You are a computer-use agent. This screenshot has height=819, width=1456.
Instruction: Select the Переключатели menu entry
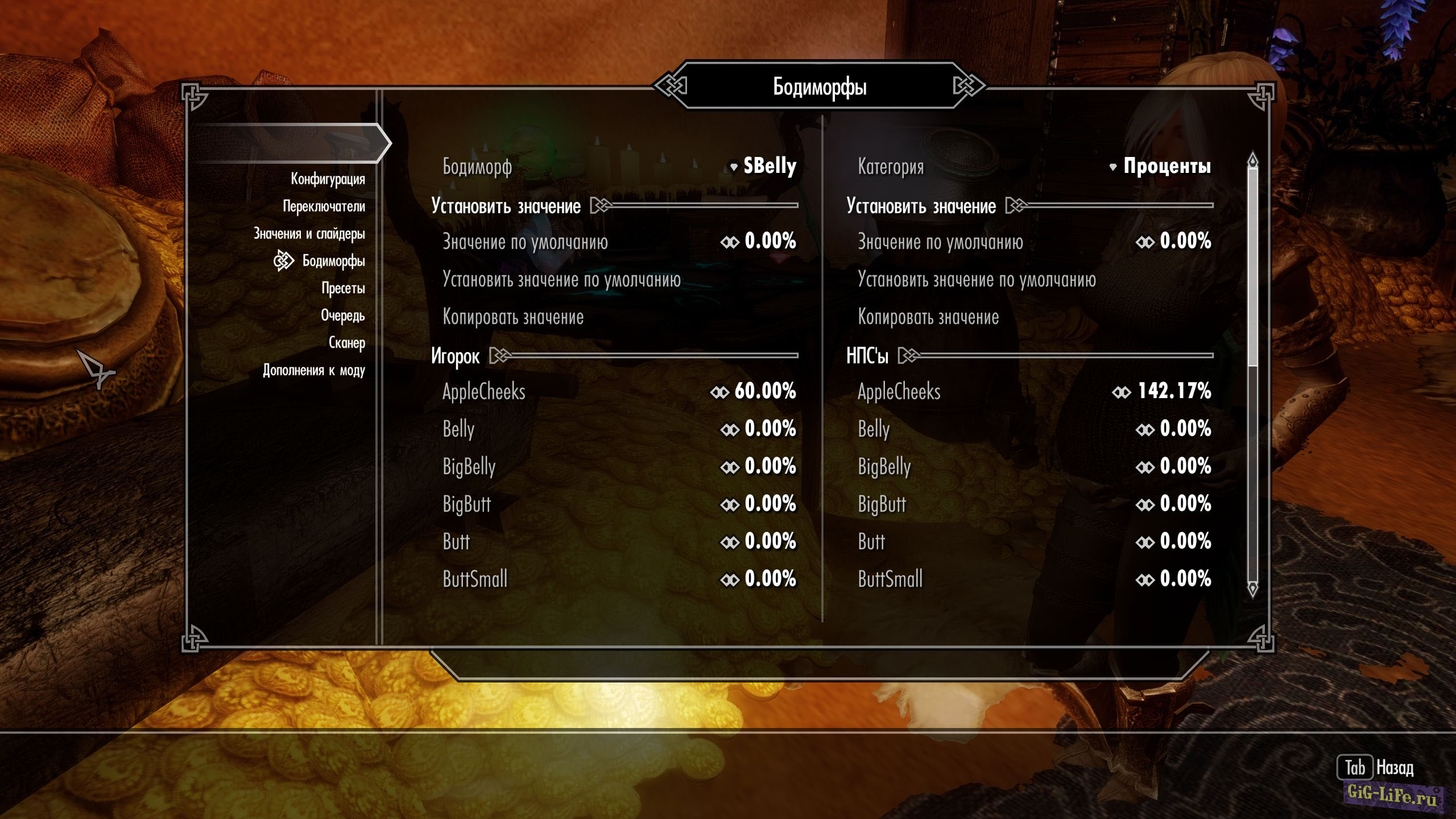click(x=324, y=206)
